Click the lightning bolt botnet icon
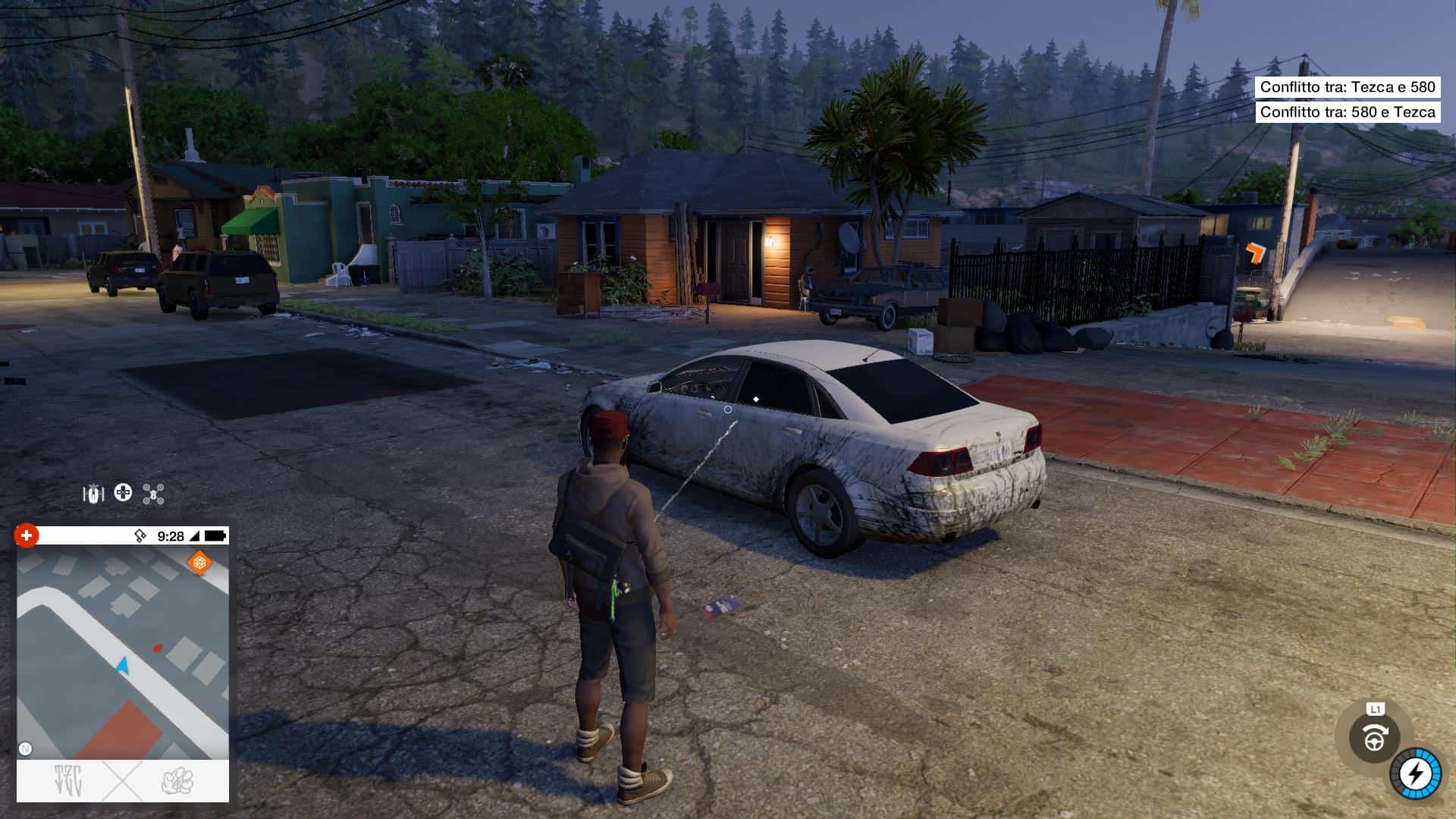 coord(1415,774)
